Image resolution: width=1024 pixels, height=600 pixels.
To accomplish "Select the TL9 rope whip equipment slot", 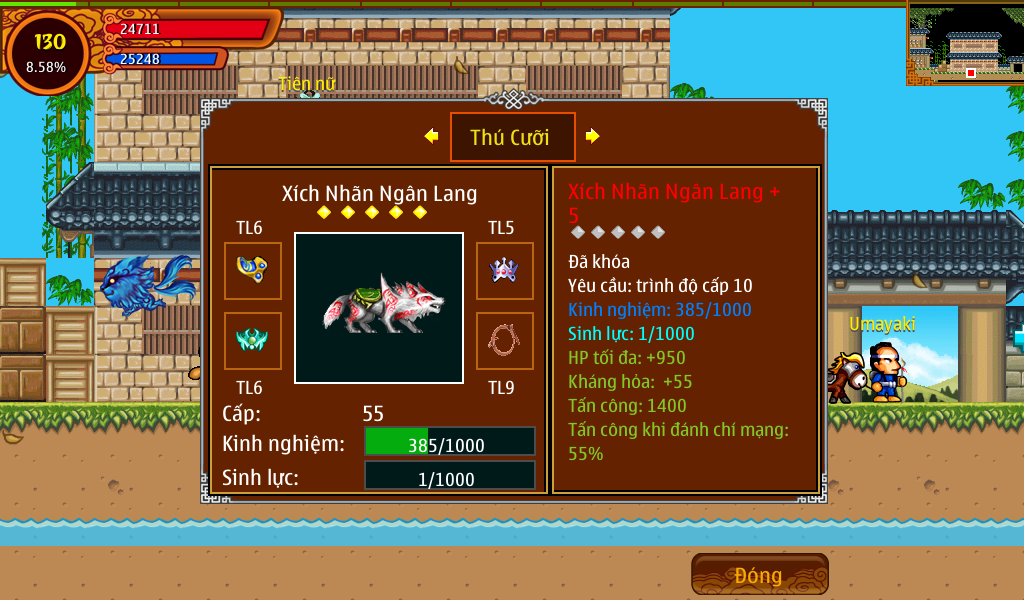I will point(504,341).
